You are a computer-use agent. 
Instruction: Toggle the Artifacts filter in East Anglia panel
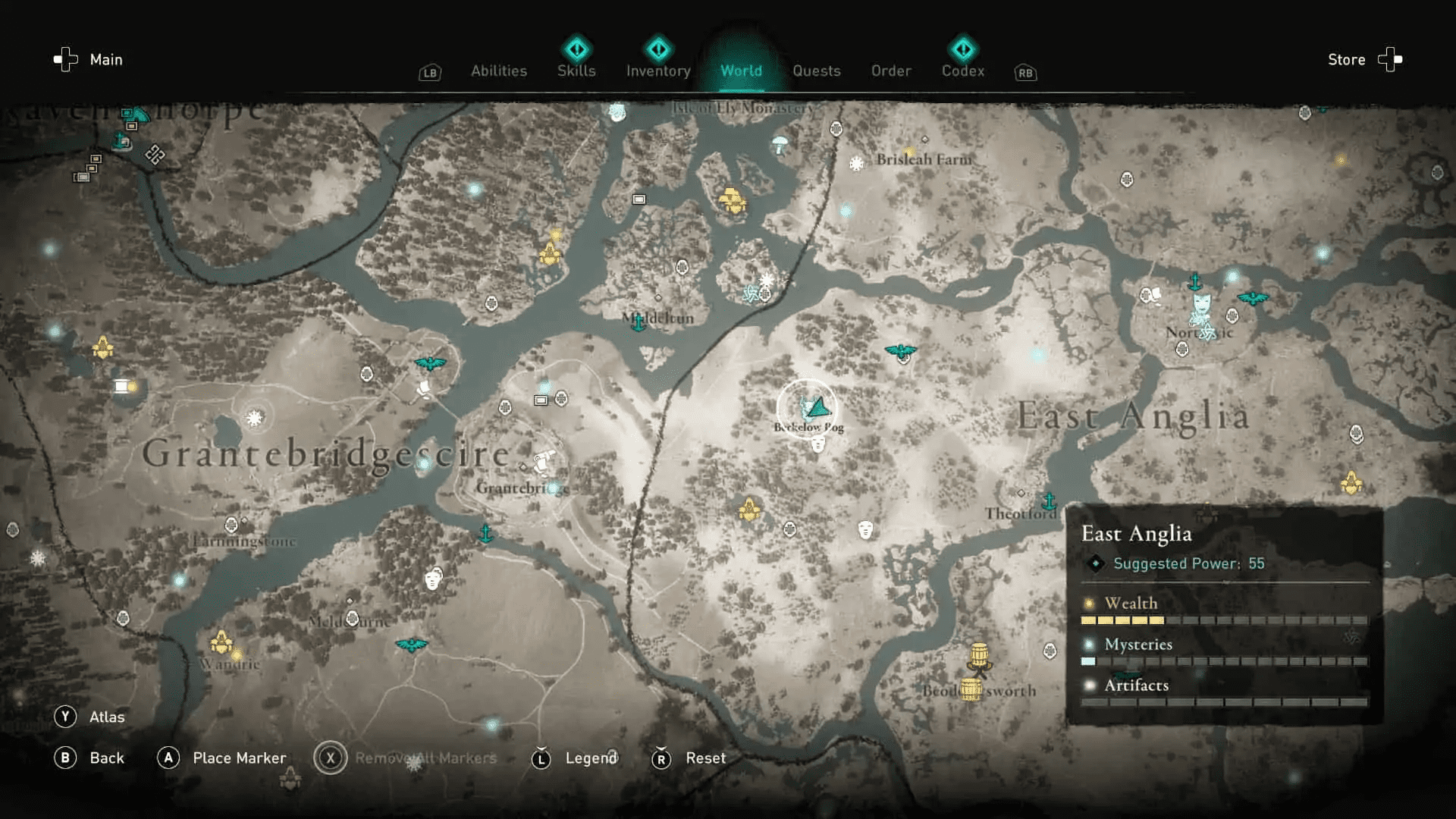point(1136,685)
